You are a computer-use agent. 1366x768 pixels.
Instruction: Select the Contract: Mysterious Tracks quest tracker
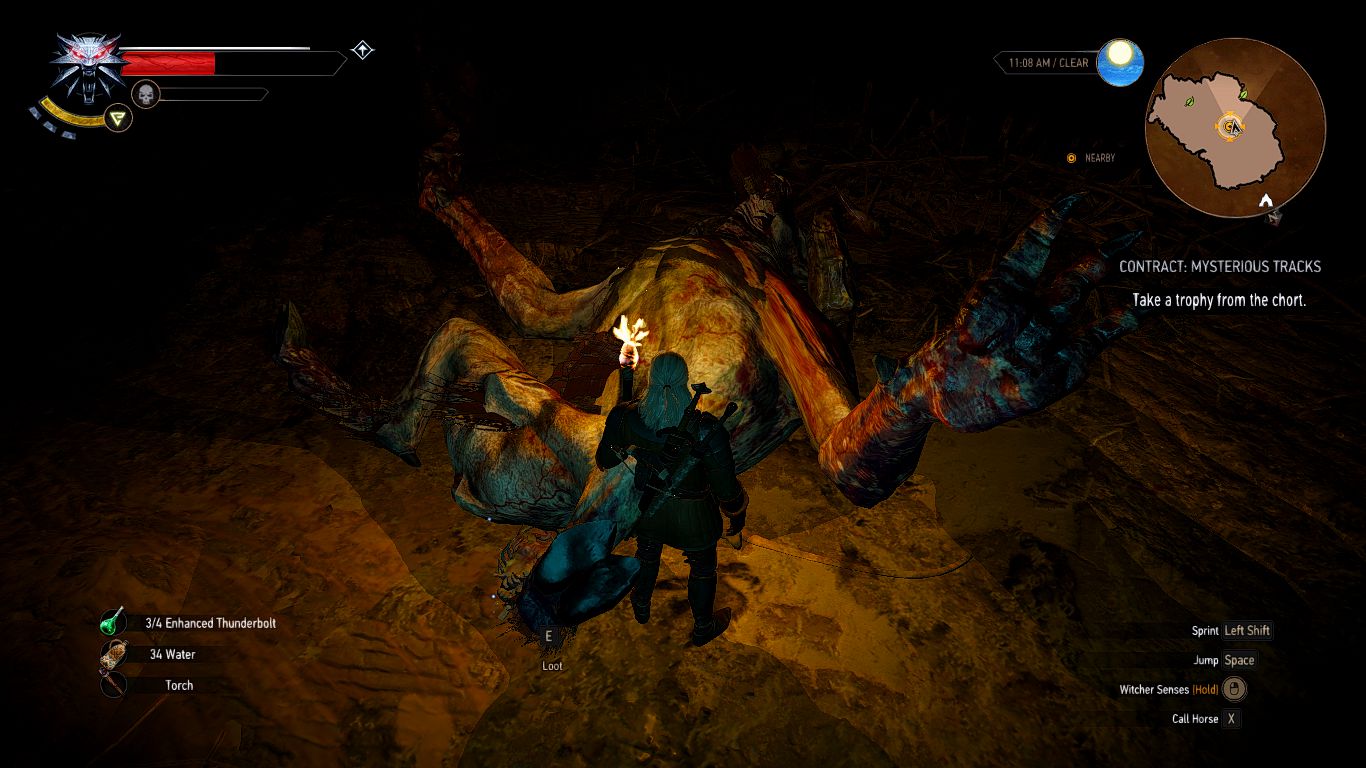point(1219,267)
